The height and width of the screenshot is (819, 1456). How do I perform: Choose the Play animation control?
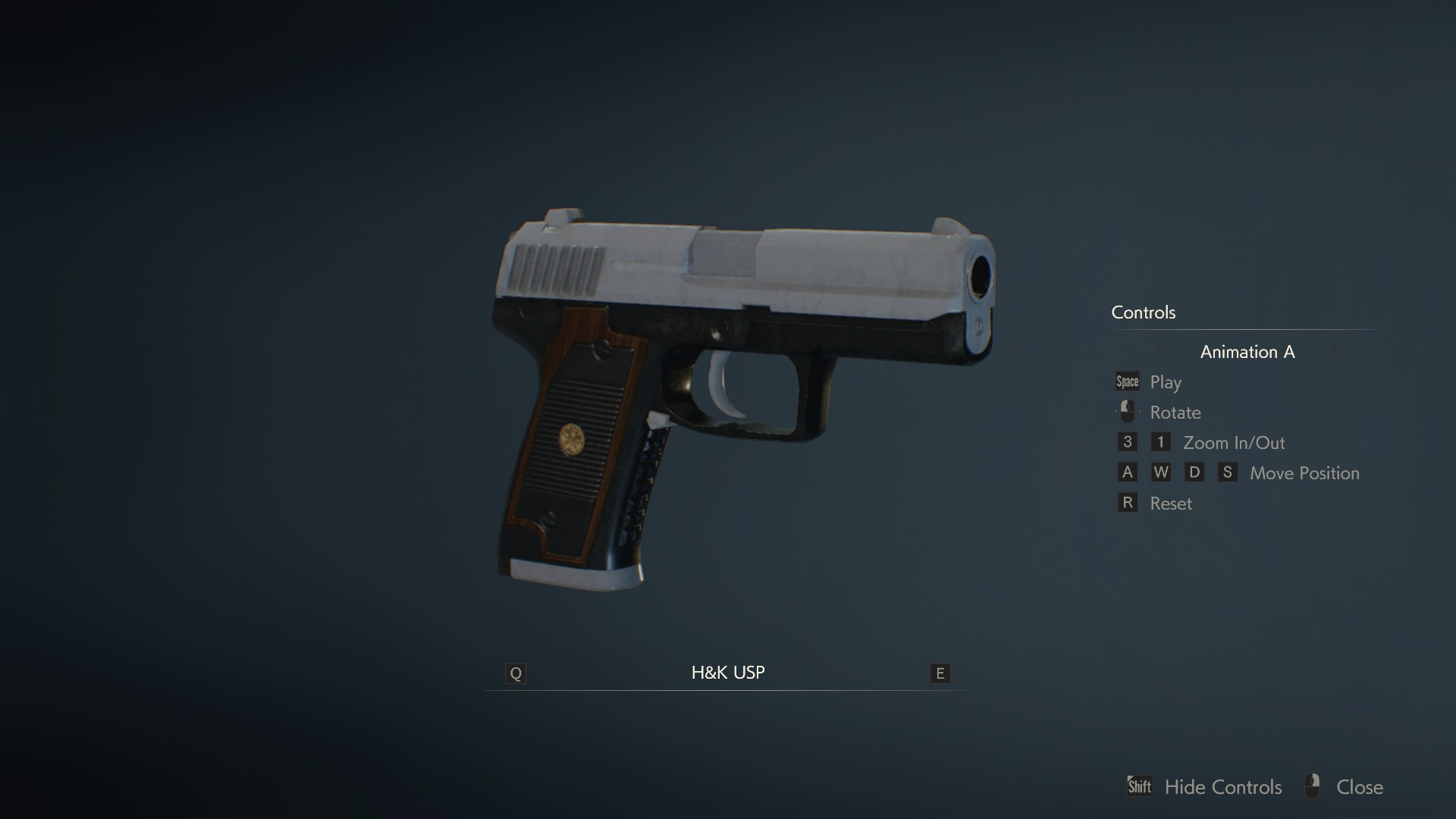(1165, 382)
